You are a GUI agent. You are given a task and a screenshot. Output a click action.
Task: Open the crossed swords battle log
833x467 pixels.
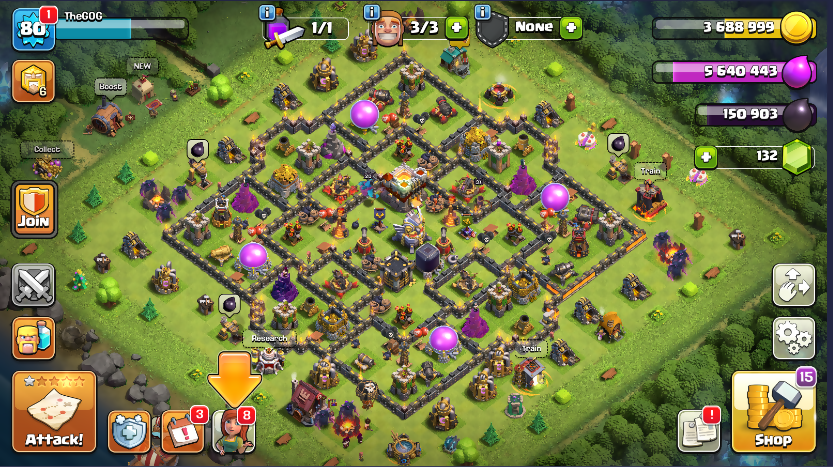coord(33,285)
